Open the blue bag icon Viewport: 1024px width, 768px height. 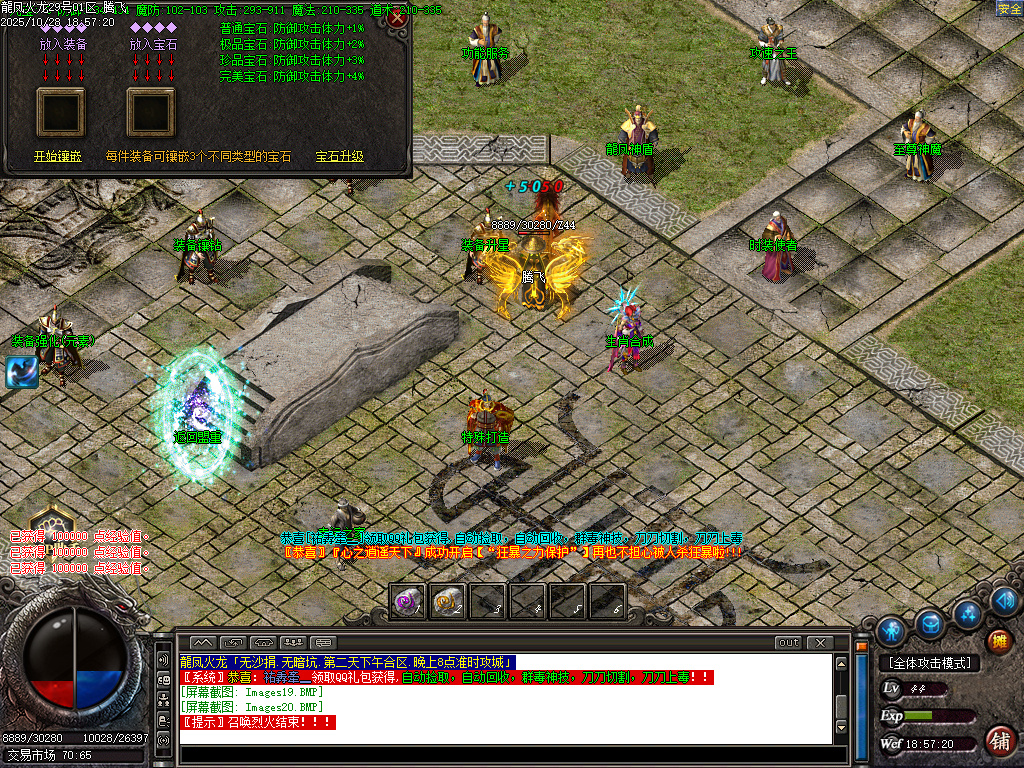click(930, 623)
